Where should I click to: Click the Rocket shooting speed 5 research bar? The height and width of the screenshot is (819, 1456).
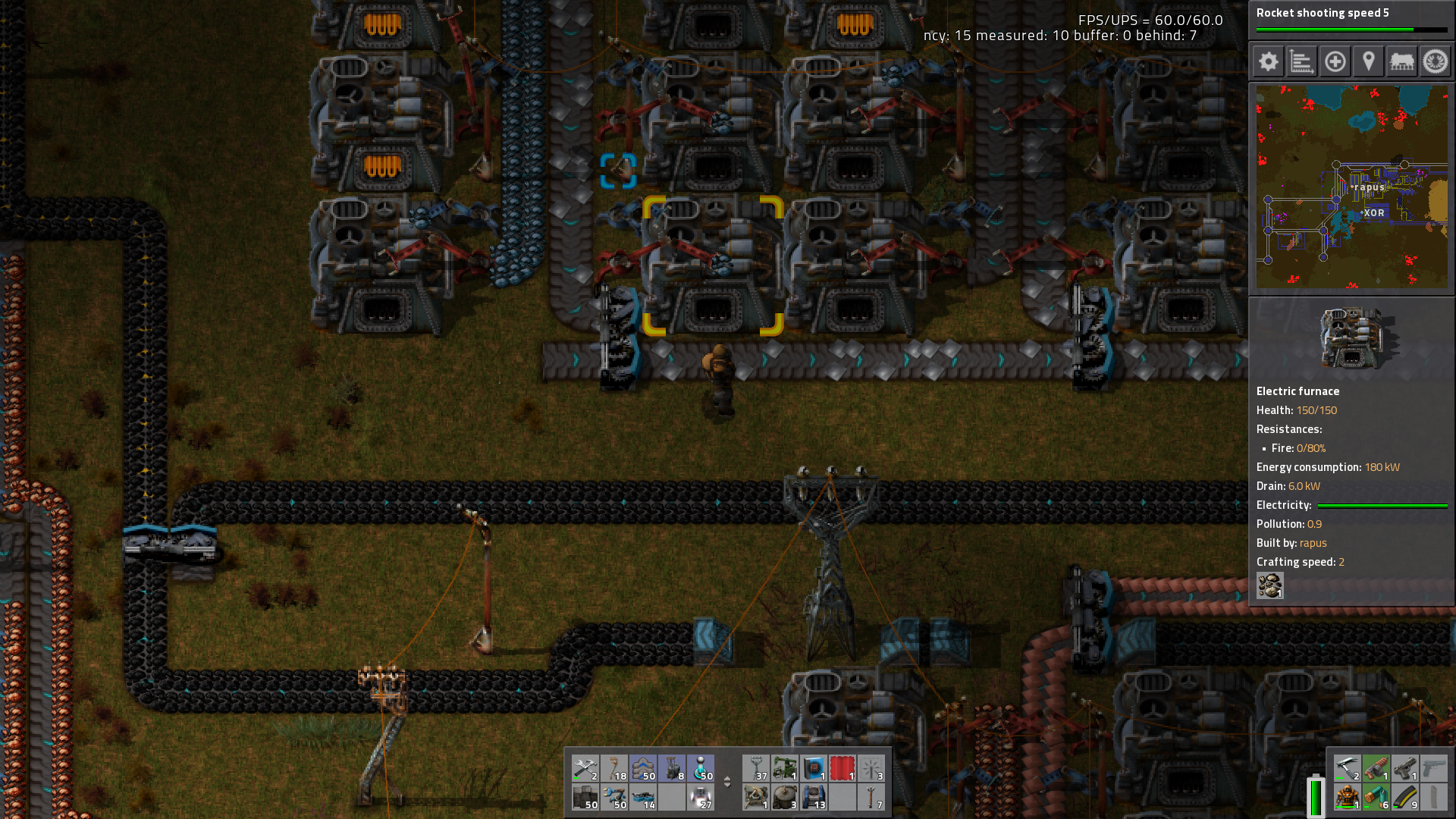coord(1351,20)
